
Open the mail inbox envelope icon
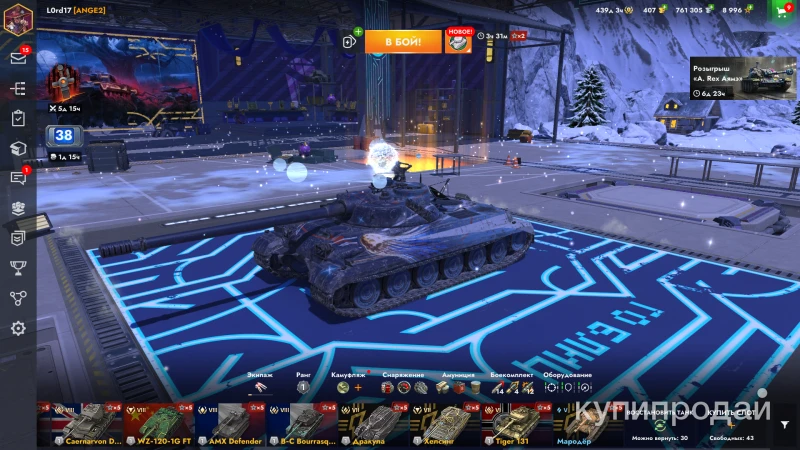[17, 58]
